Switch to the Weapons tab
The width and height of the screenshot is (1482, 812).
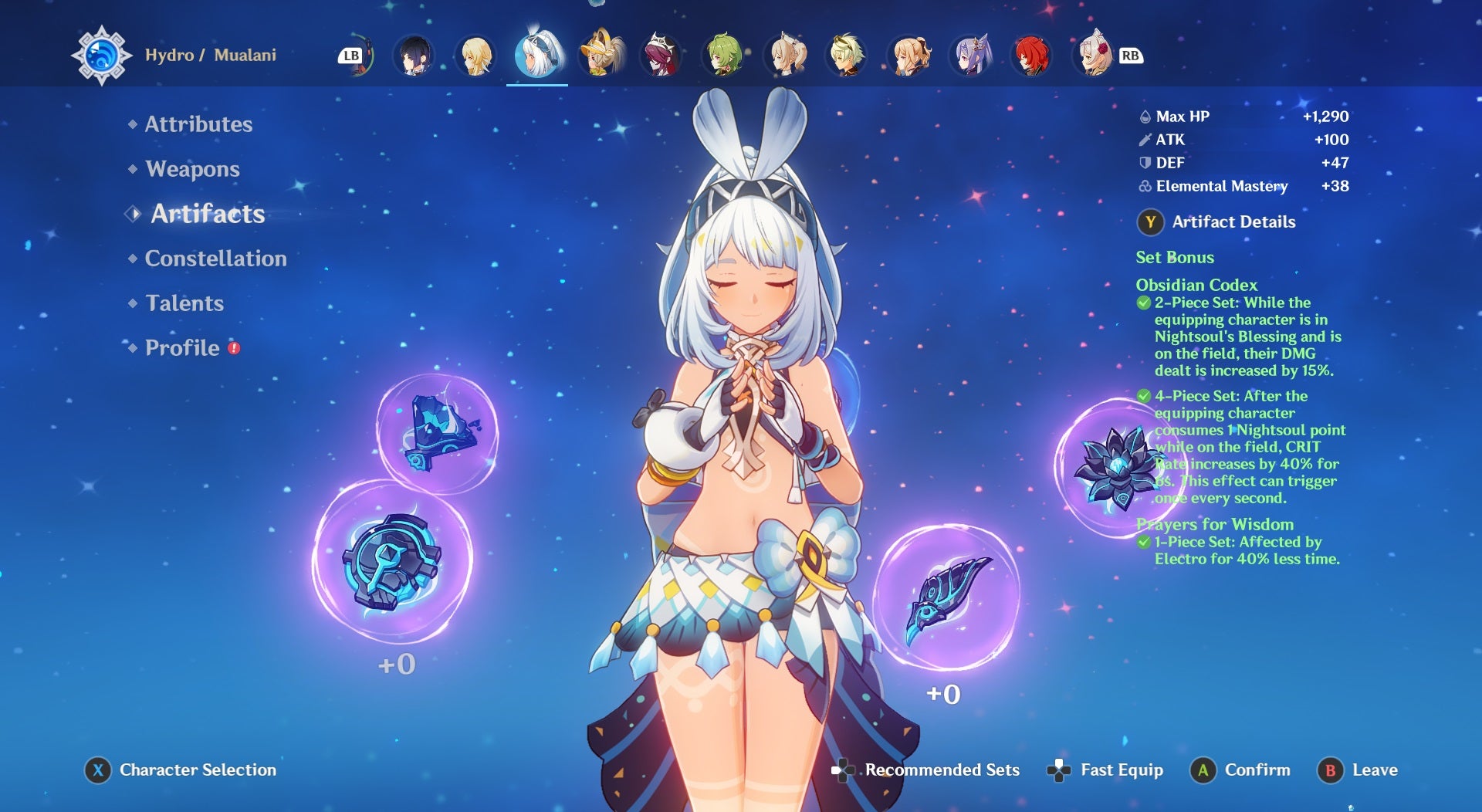[x=192, y=169]
